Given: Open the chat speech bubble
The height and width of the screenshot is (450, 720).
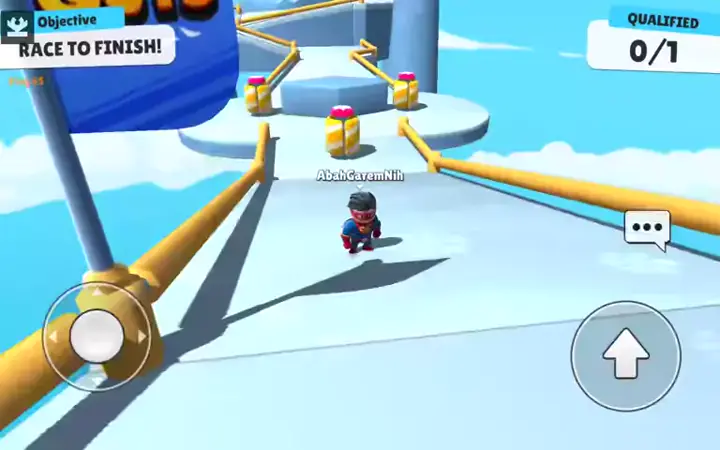Looking at the screenshot, I should coord(647,229).
